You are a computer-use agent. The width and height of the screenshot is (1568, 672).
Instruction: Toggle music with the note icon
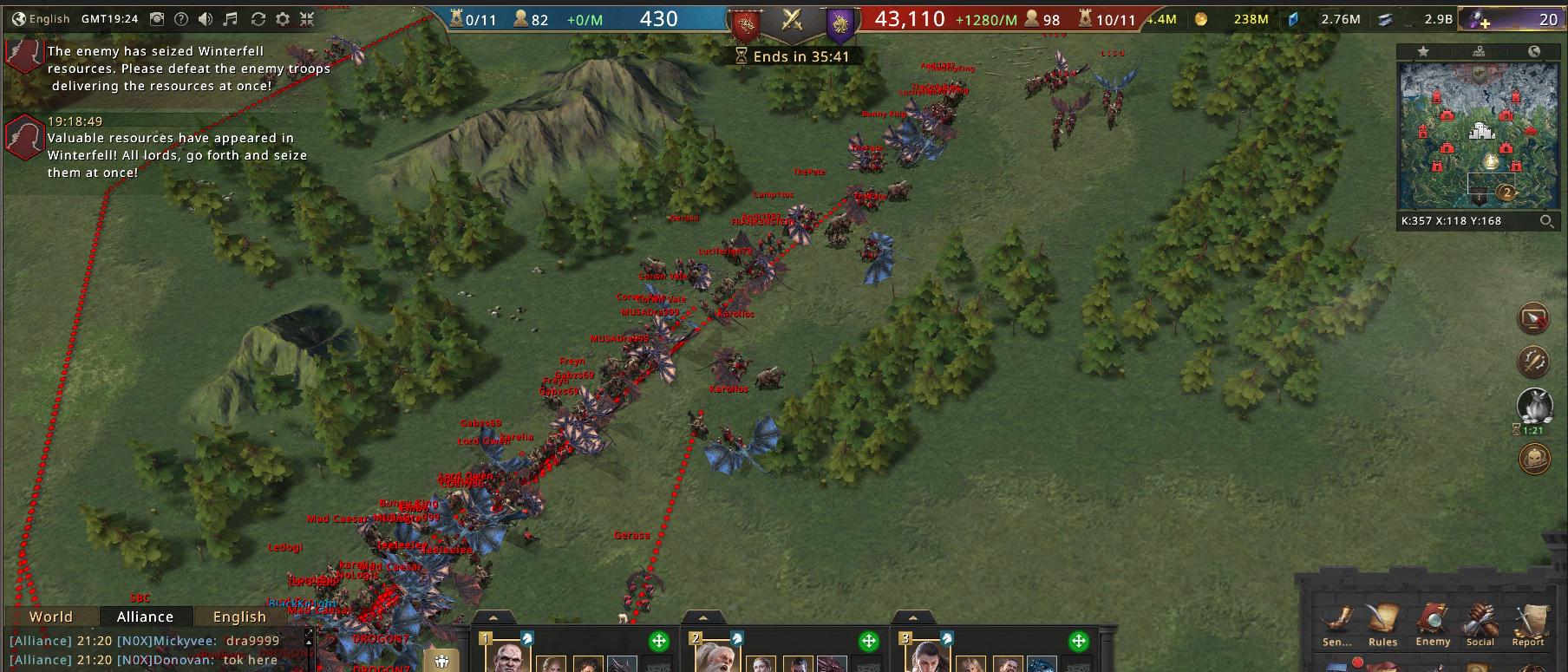tap(231, 18)
